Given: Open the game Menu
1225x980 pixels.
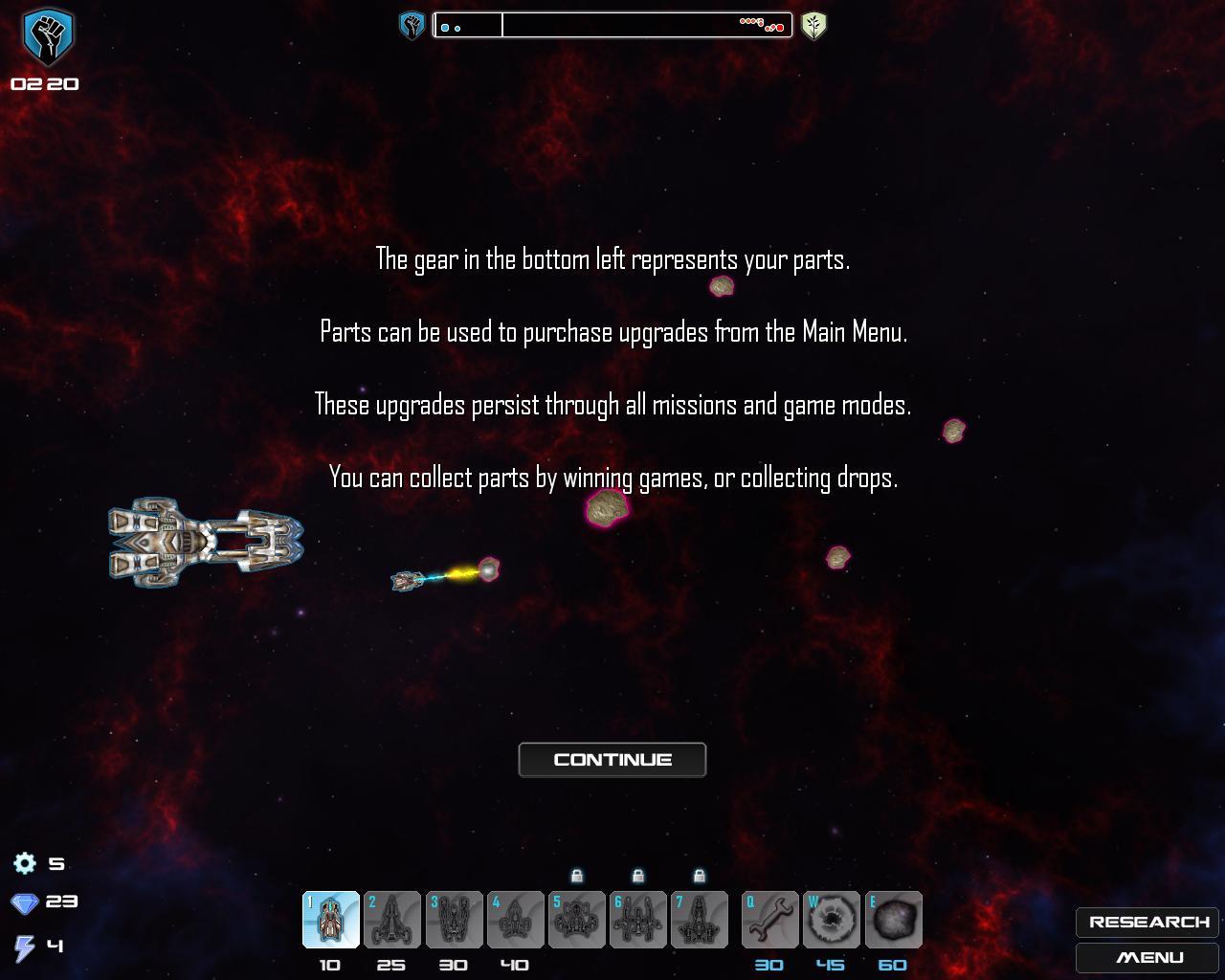Looking at the screenshot, I should pyautogui.click(x=1147, y=957).
